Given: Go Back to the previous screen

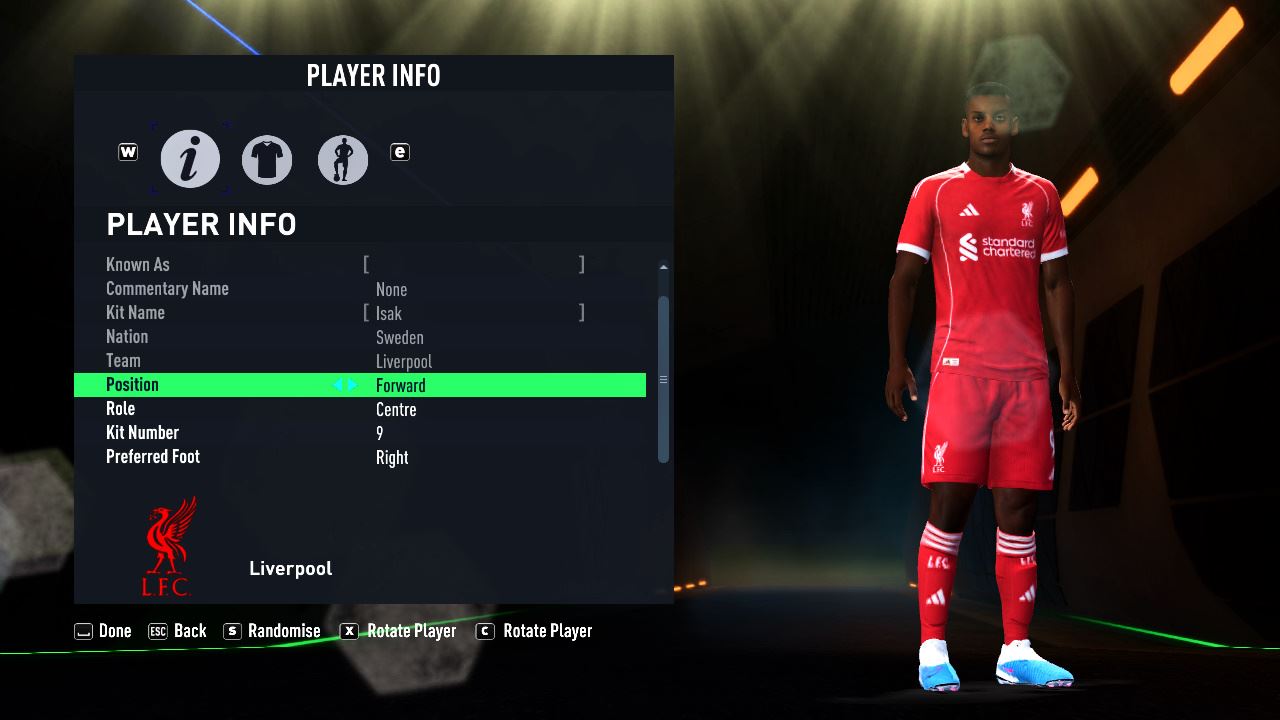Looking at the screenshot, I should (x=177, y=631).
